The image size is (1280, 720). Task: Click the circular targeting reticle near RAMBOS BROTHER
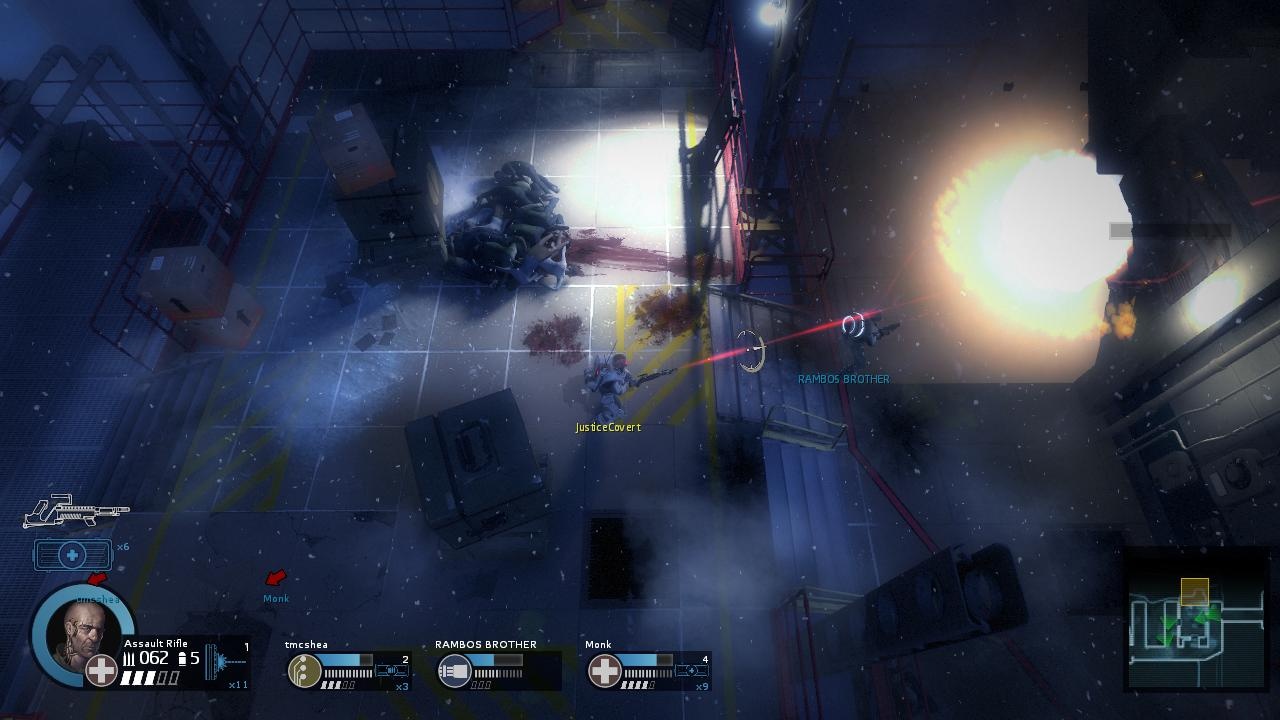click(748, 348)
